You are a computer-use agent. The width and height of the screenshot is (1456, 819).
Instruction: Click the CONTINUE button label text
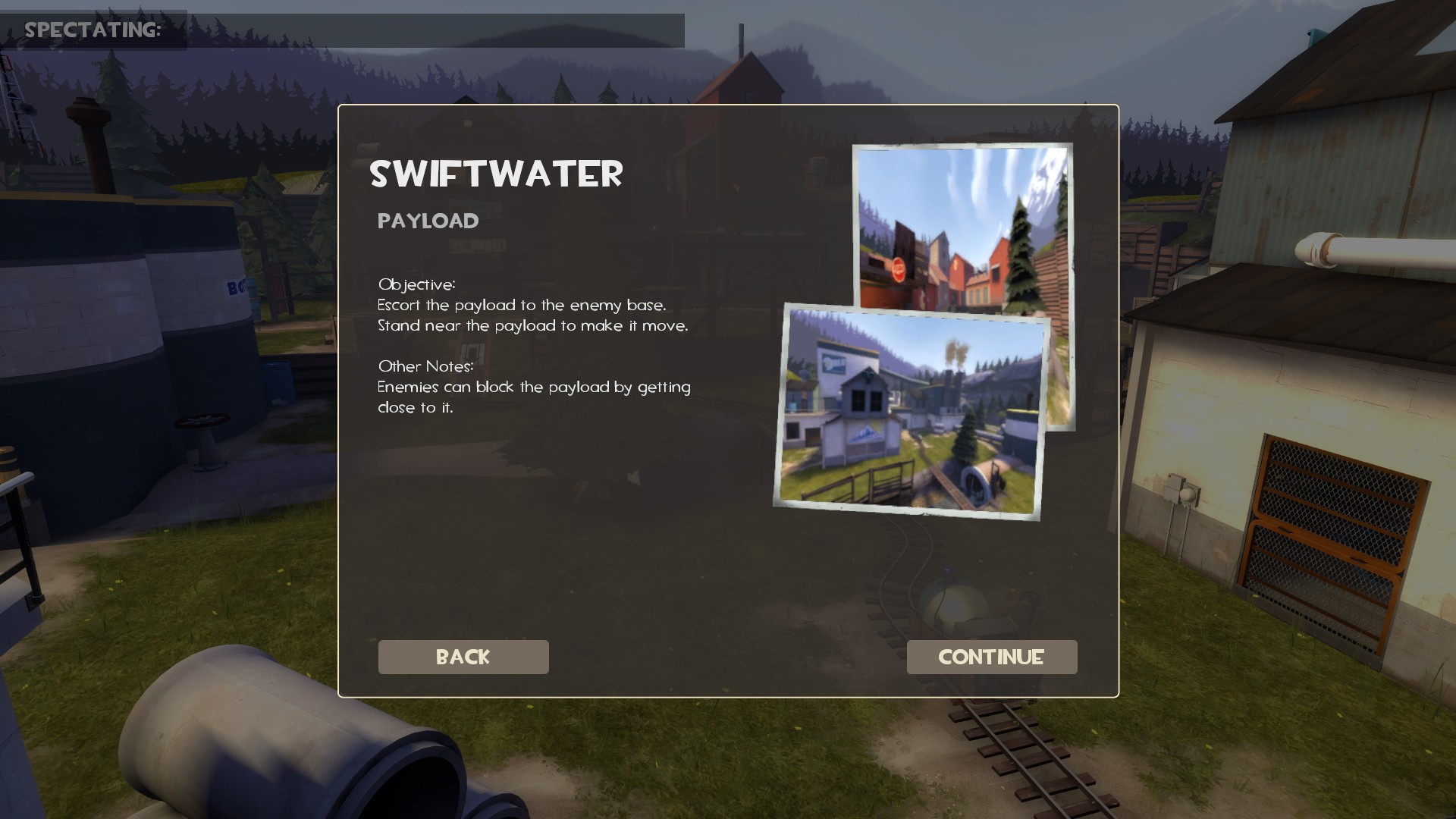(991, 657)
